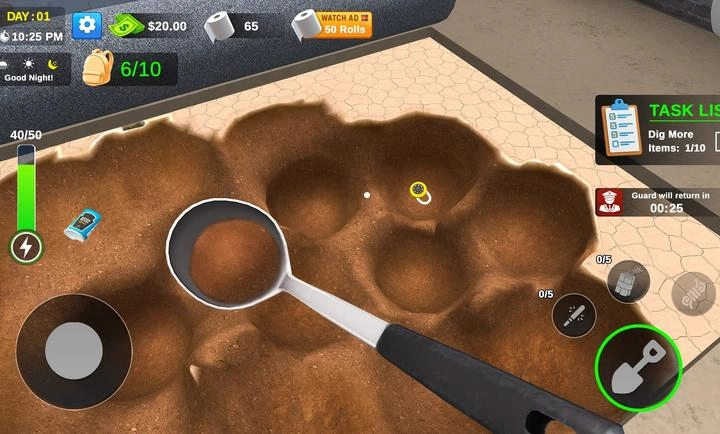Tap the green cash money icon
The image size is (720, 434).
(x=127, y=25)
